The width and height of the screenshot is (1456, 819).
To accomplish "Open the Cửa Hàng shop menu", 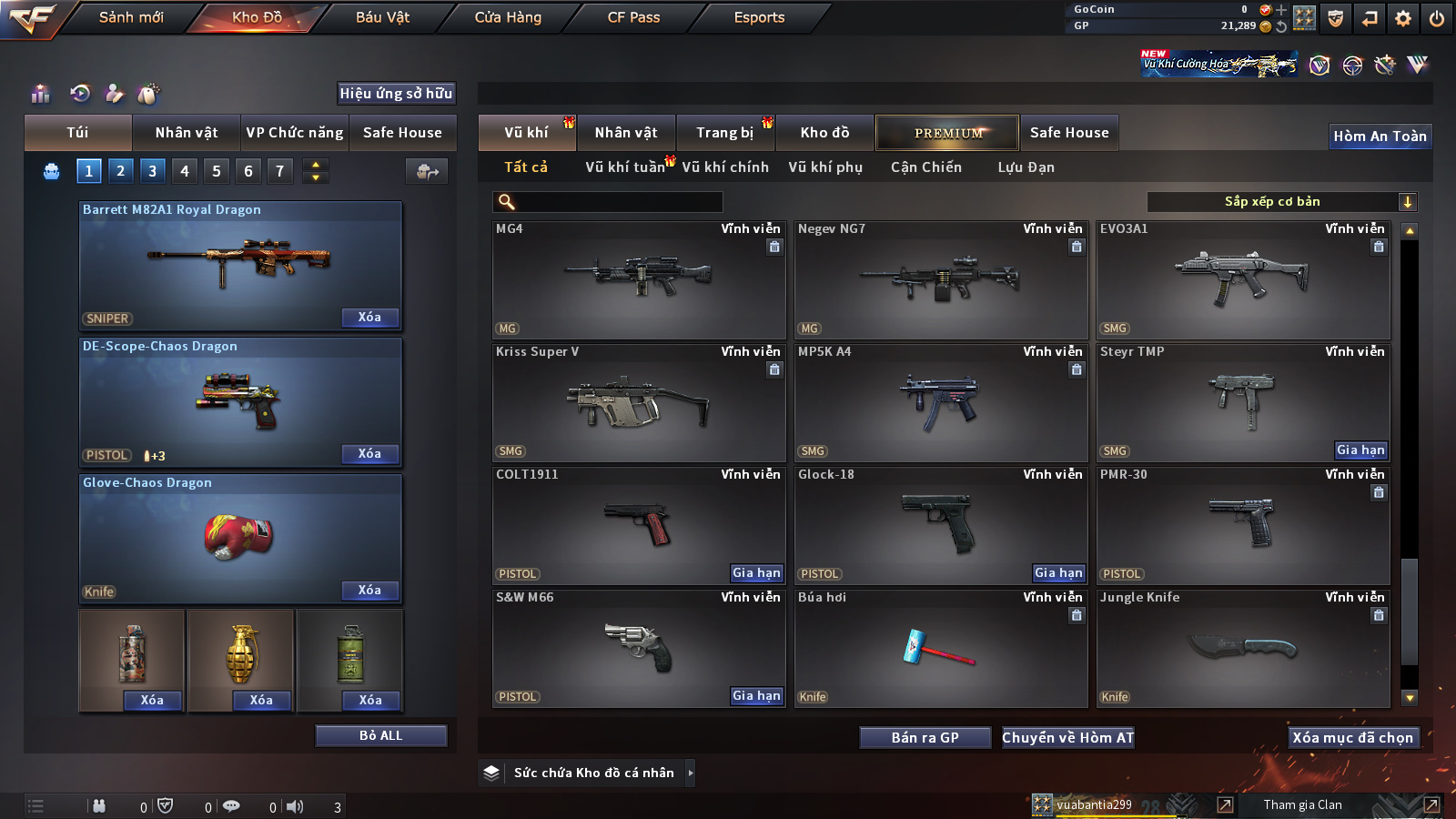I will 508,17.
